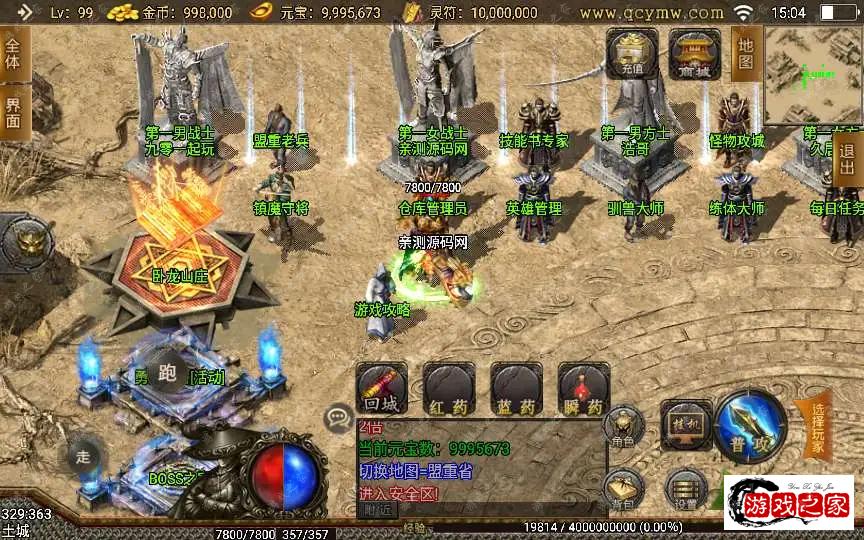Switch movement to 跑 run mode

tap(167, 368)
